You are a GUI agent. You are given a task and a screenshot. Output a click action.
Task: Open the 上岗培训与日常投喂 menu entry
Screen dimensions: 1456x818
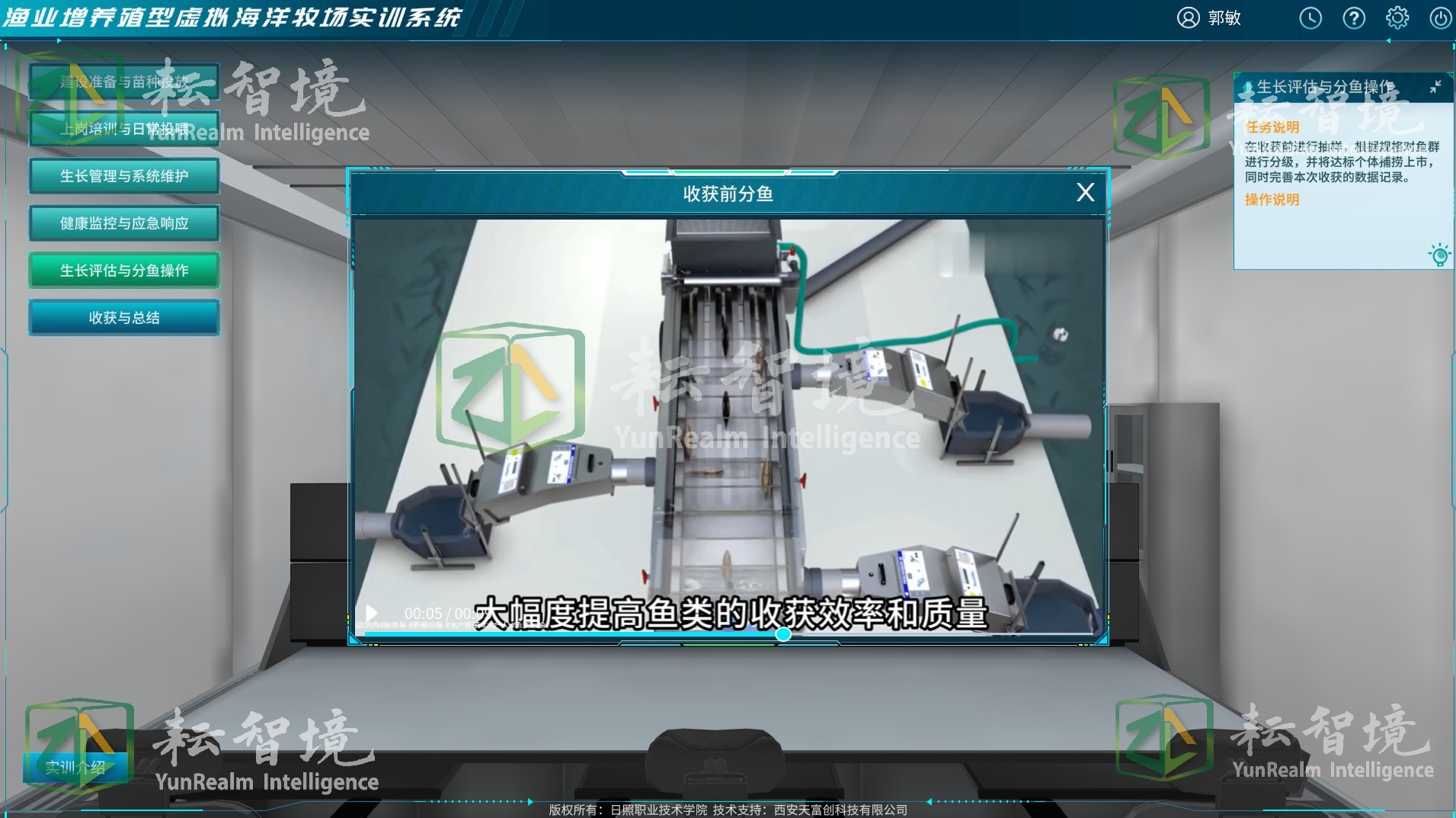[x=123, y=128]
